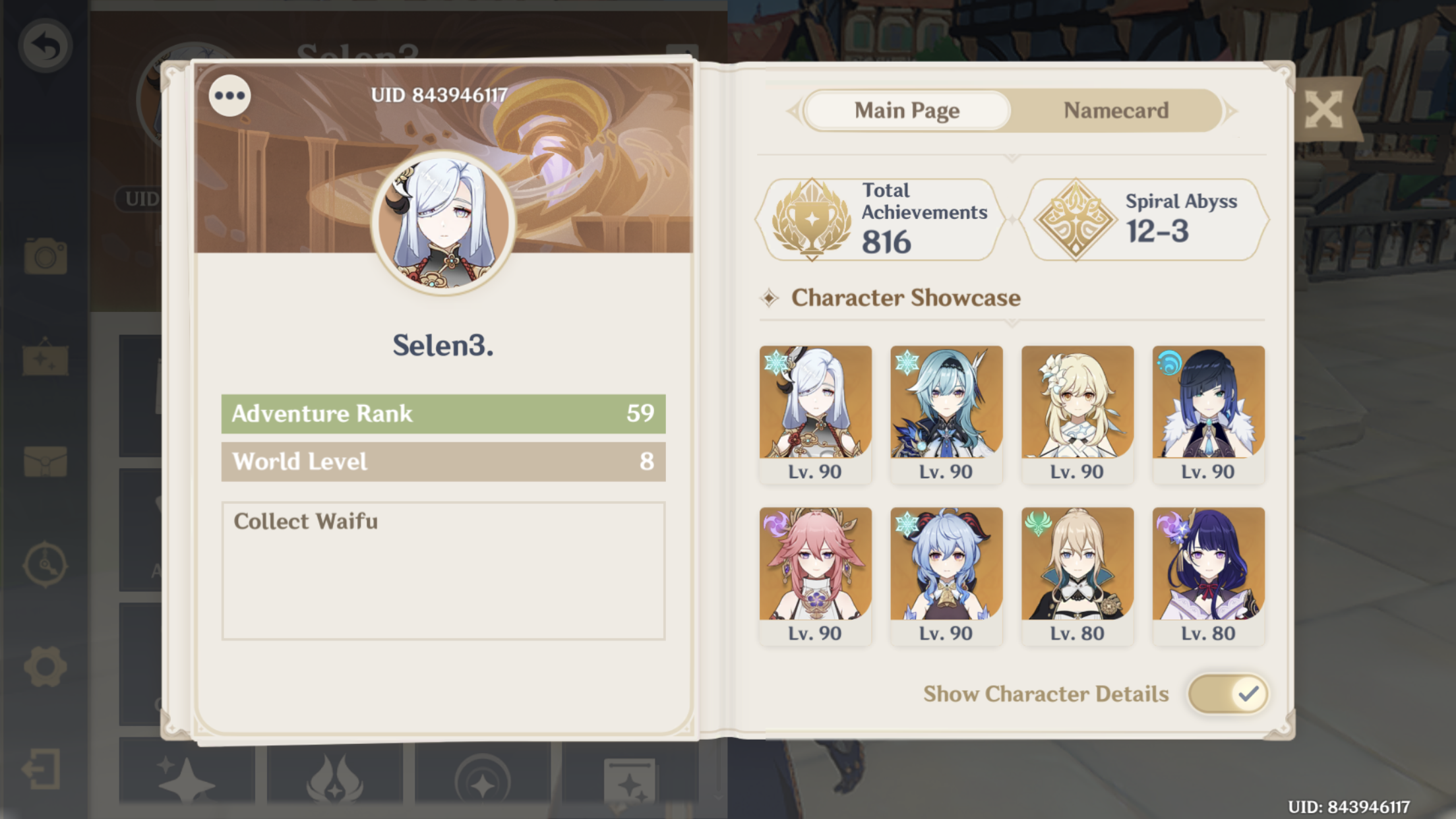The width and height of the screenshot is (1456, 819).
Task: Toggle the left page-flip arrow near Main Page
Action: pyautogui.click(x=795, y=111)
